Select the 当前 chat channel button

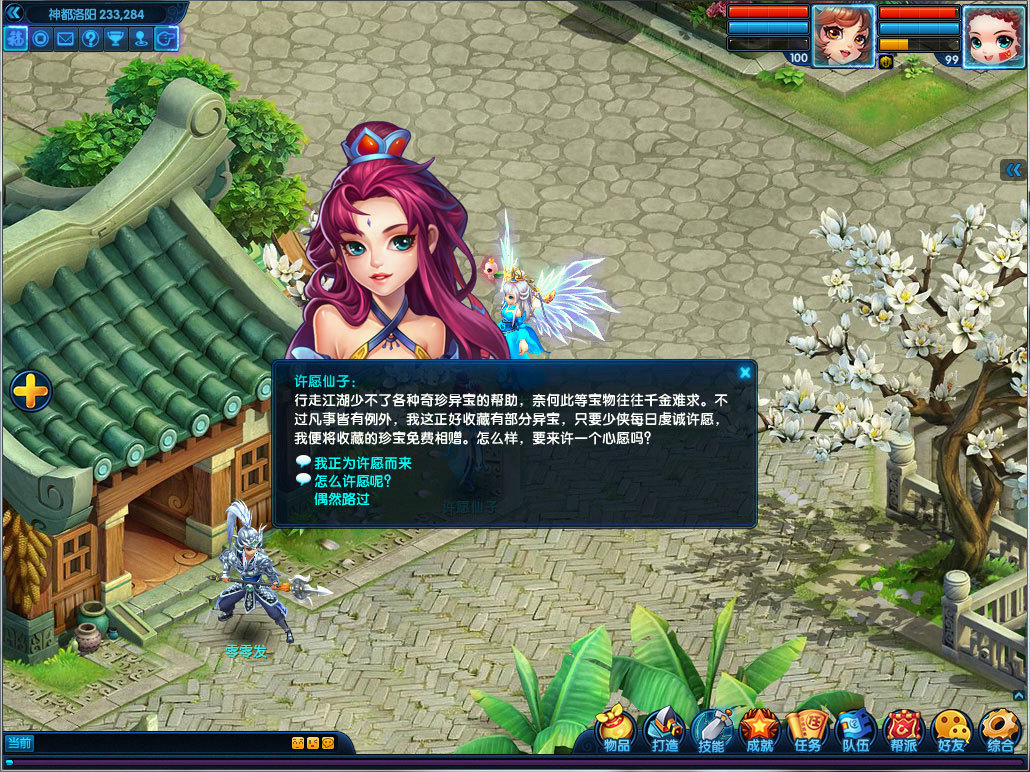point(19,743)
